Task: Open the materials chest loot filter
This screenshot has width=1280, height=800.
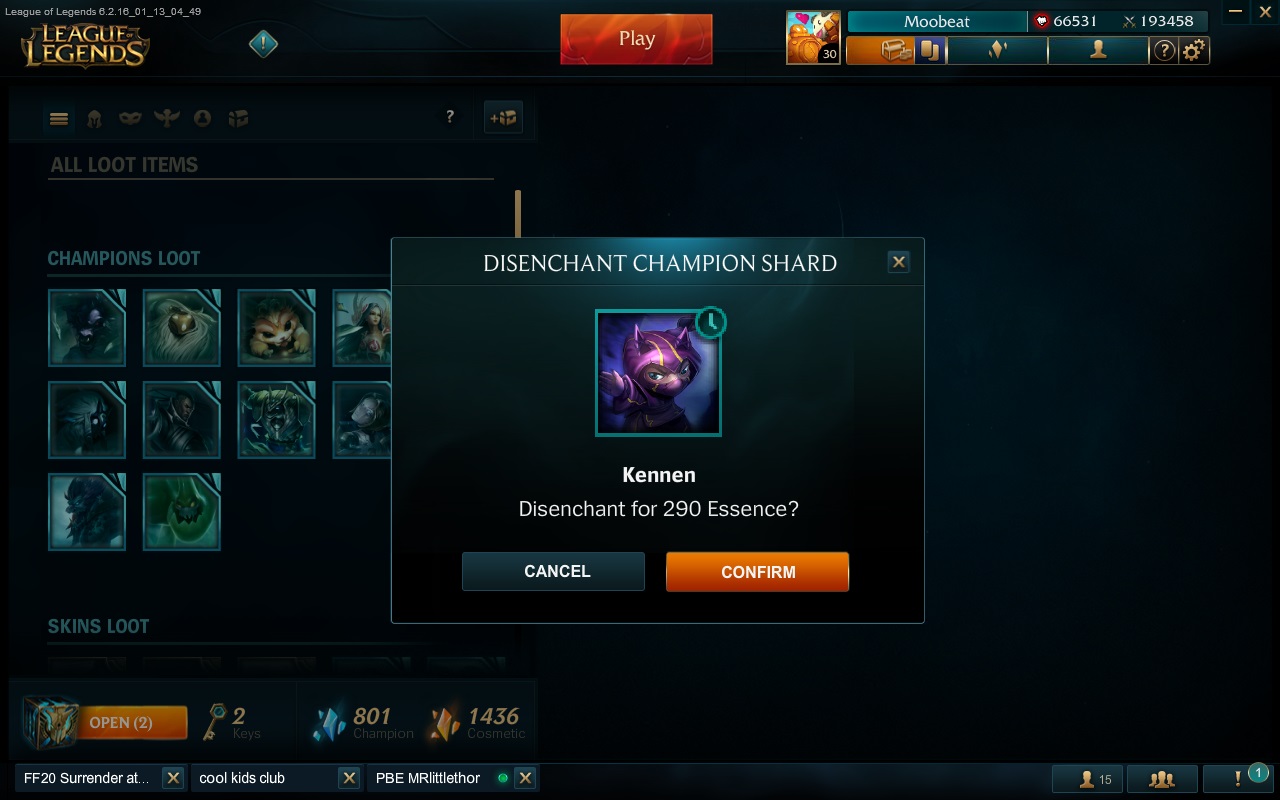Action: (239, 118)
